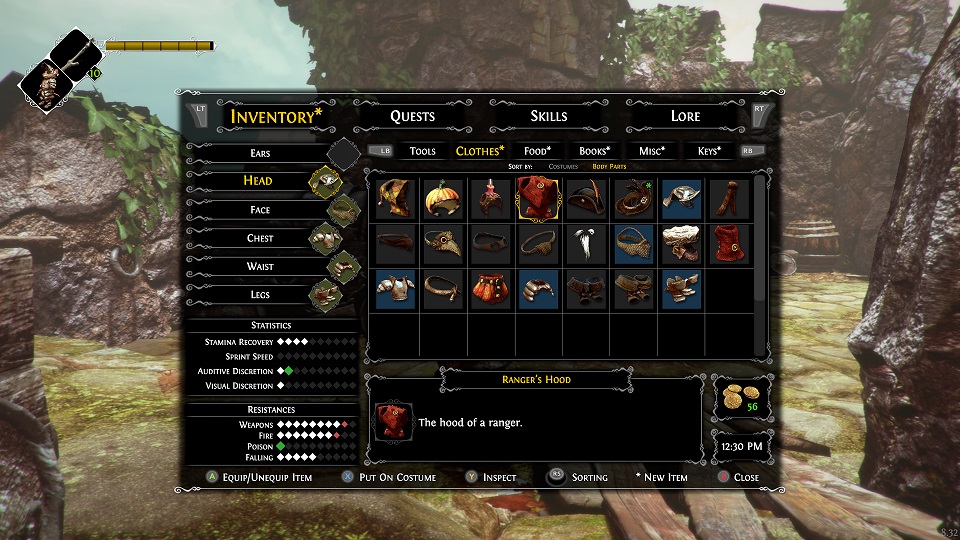The width and height of the screenshot is (960, 540).
Task: Show the Books category
Action: pos(595,151)
